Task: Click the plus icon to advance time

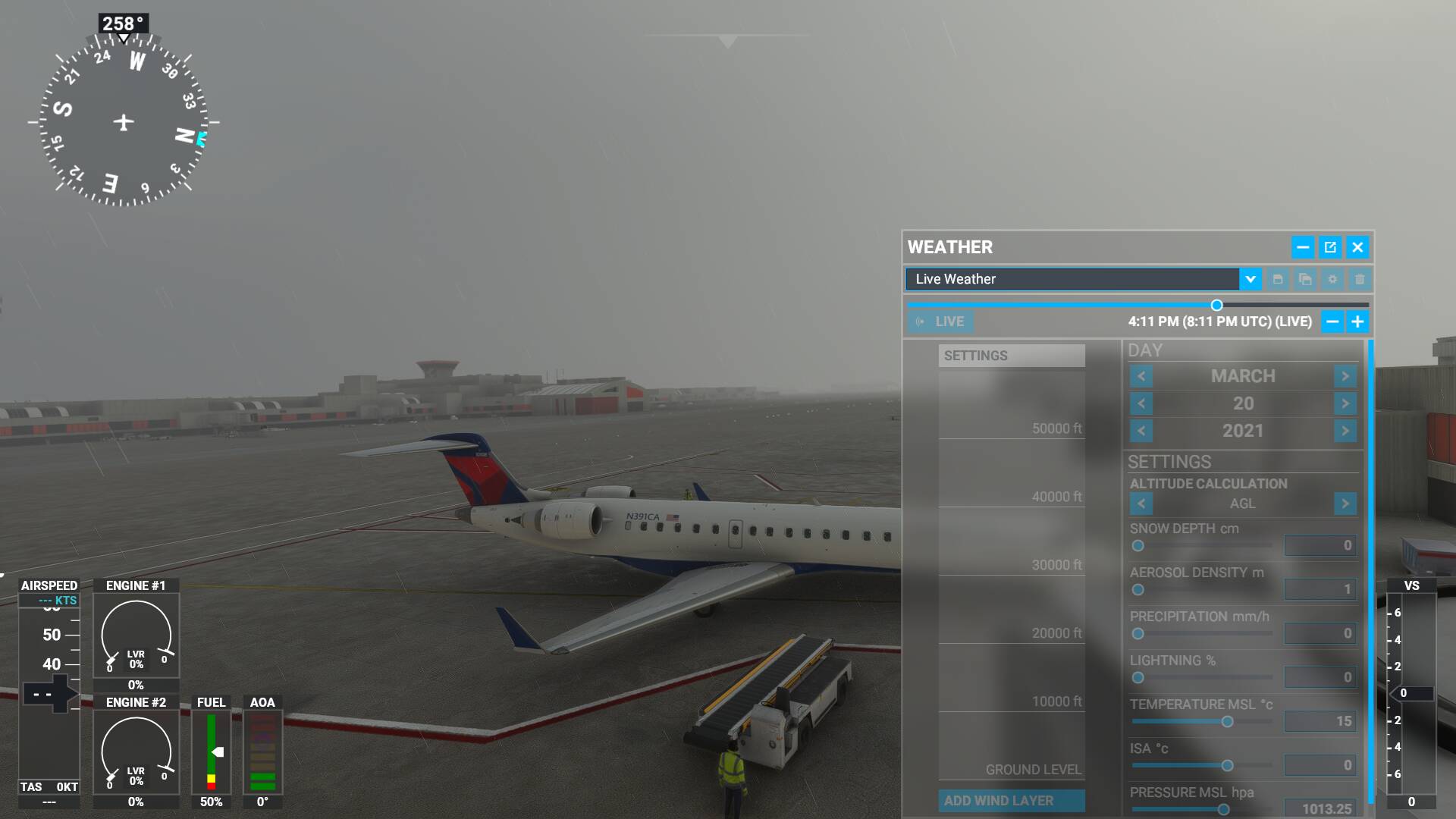Action: coord(1357,321)
